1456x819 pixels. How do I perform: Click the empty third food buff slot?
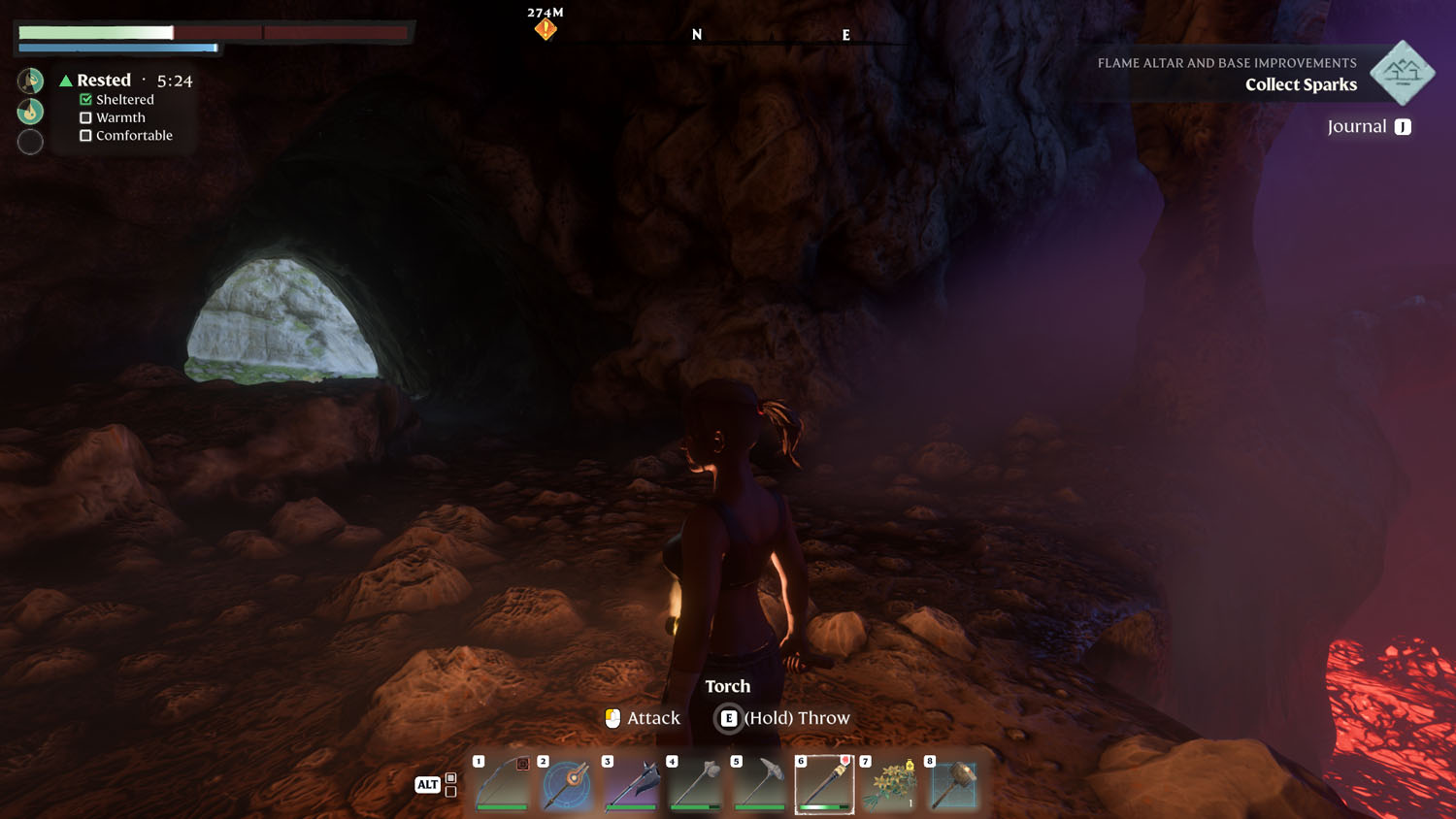tap(30, 142)
